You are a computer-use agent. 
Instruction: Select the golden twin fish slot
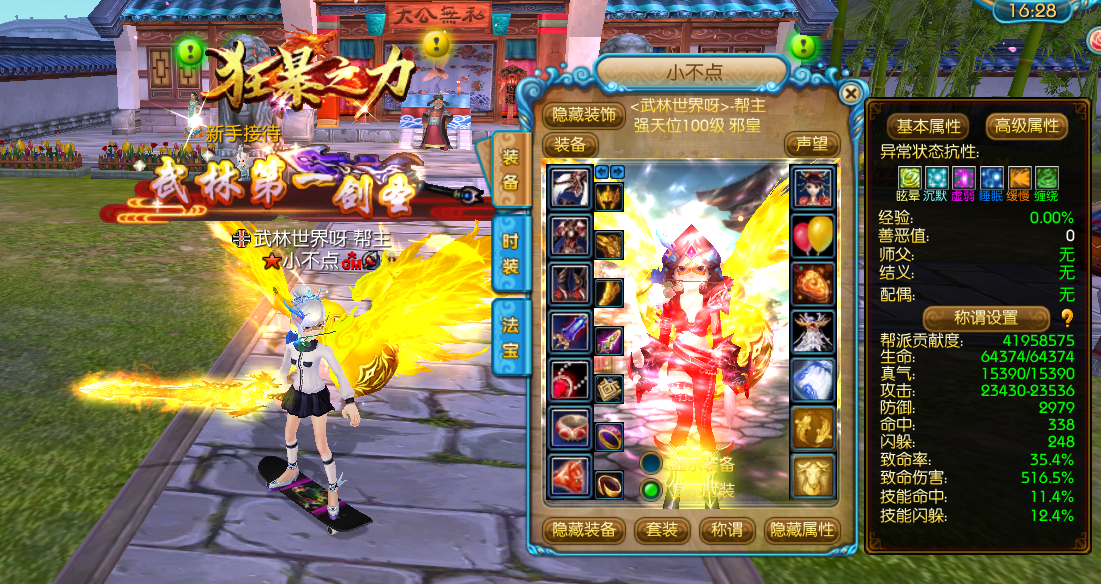[813, 428]
